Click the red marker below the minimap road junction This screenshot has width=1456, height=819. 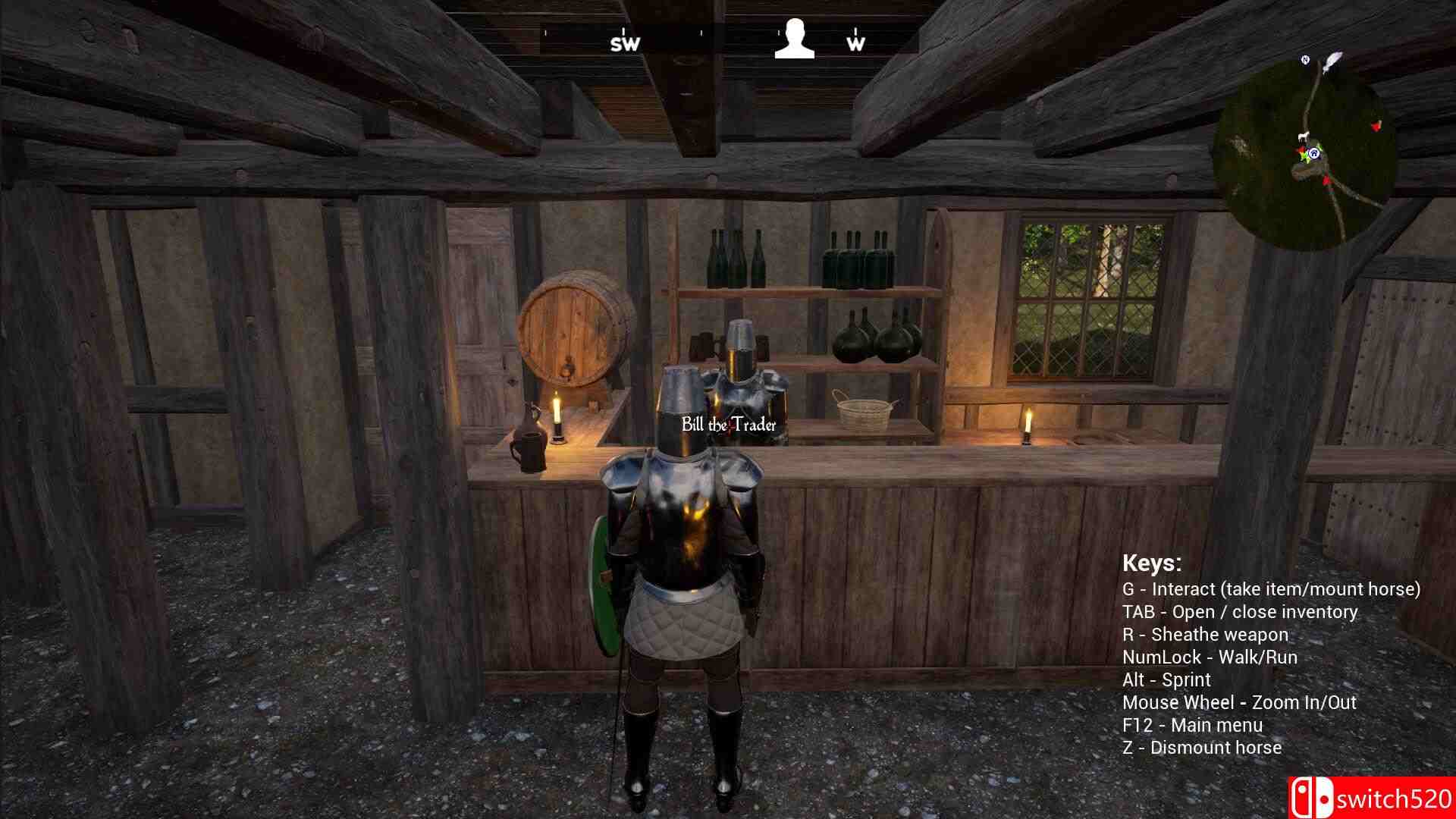coord(1326,180)
